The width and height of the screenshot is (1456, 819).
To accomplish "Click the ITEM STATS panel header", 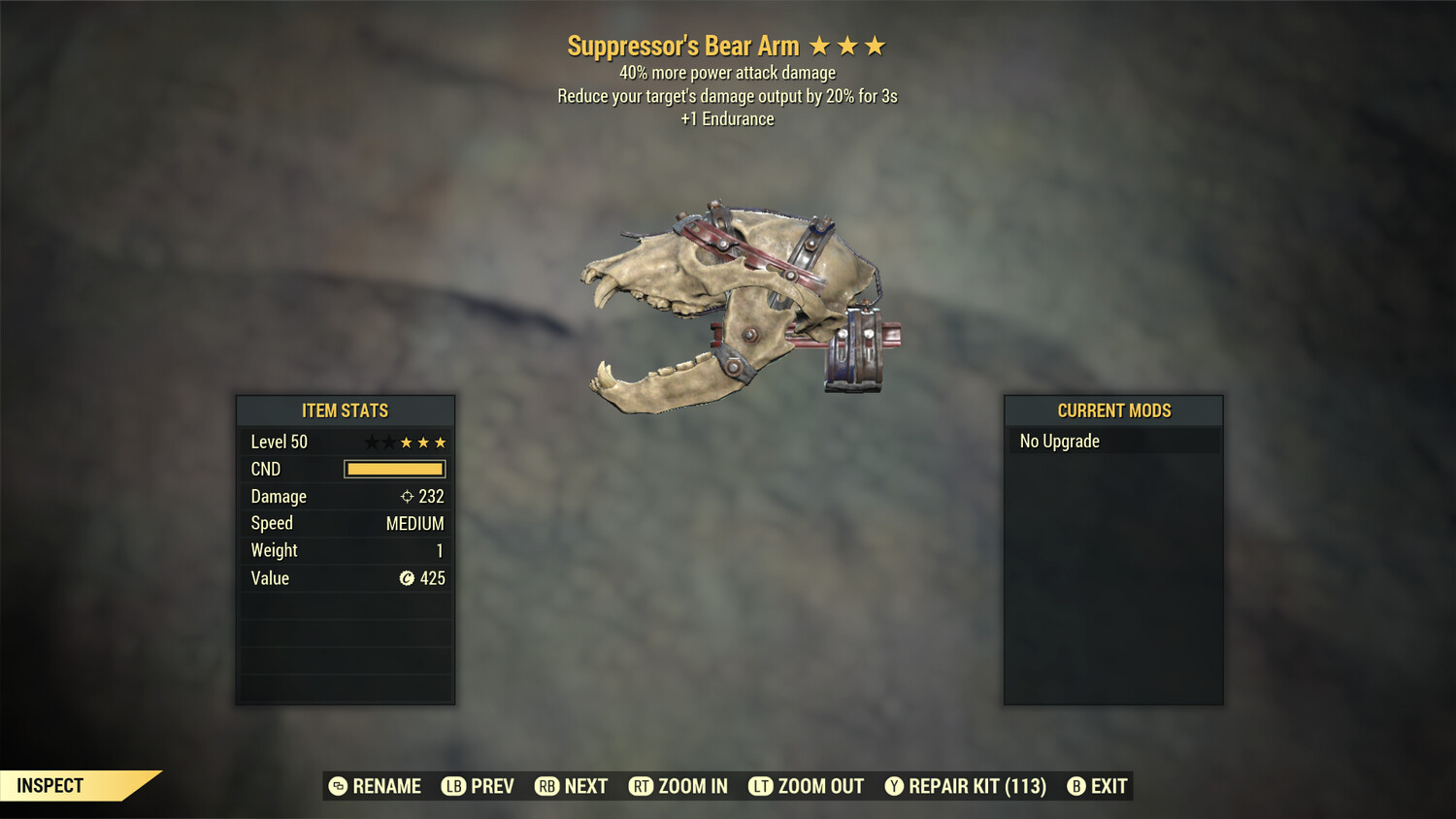I will [x=346, y=410].
